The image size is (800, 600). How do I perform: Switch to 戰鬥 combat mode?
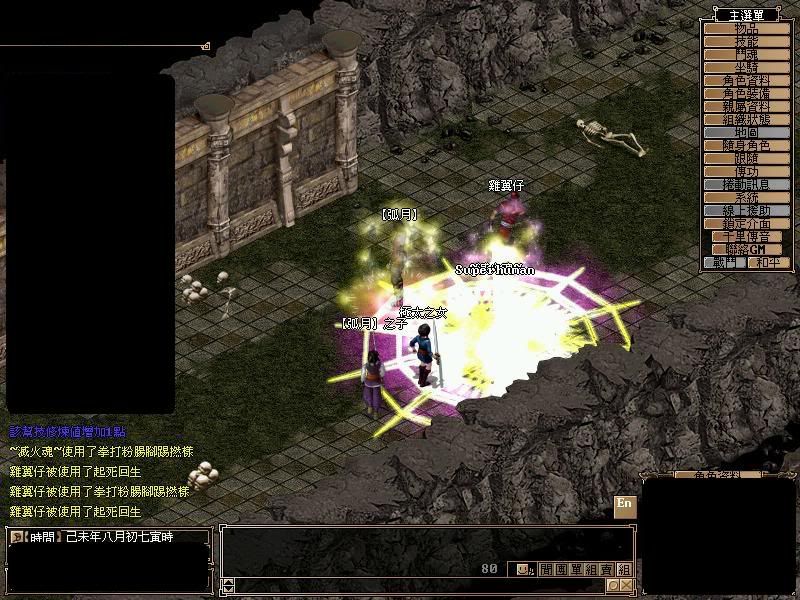click(724, 262)
